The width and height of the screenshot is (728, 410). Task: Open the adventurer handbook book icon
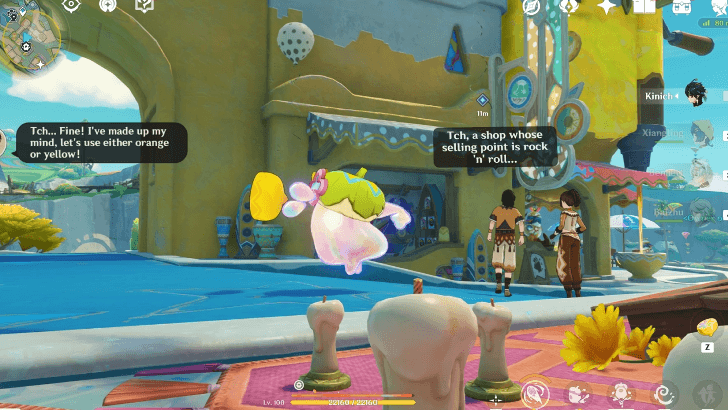[x=644, y=6]
